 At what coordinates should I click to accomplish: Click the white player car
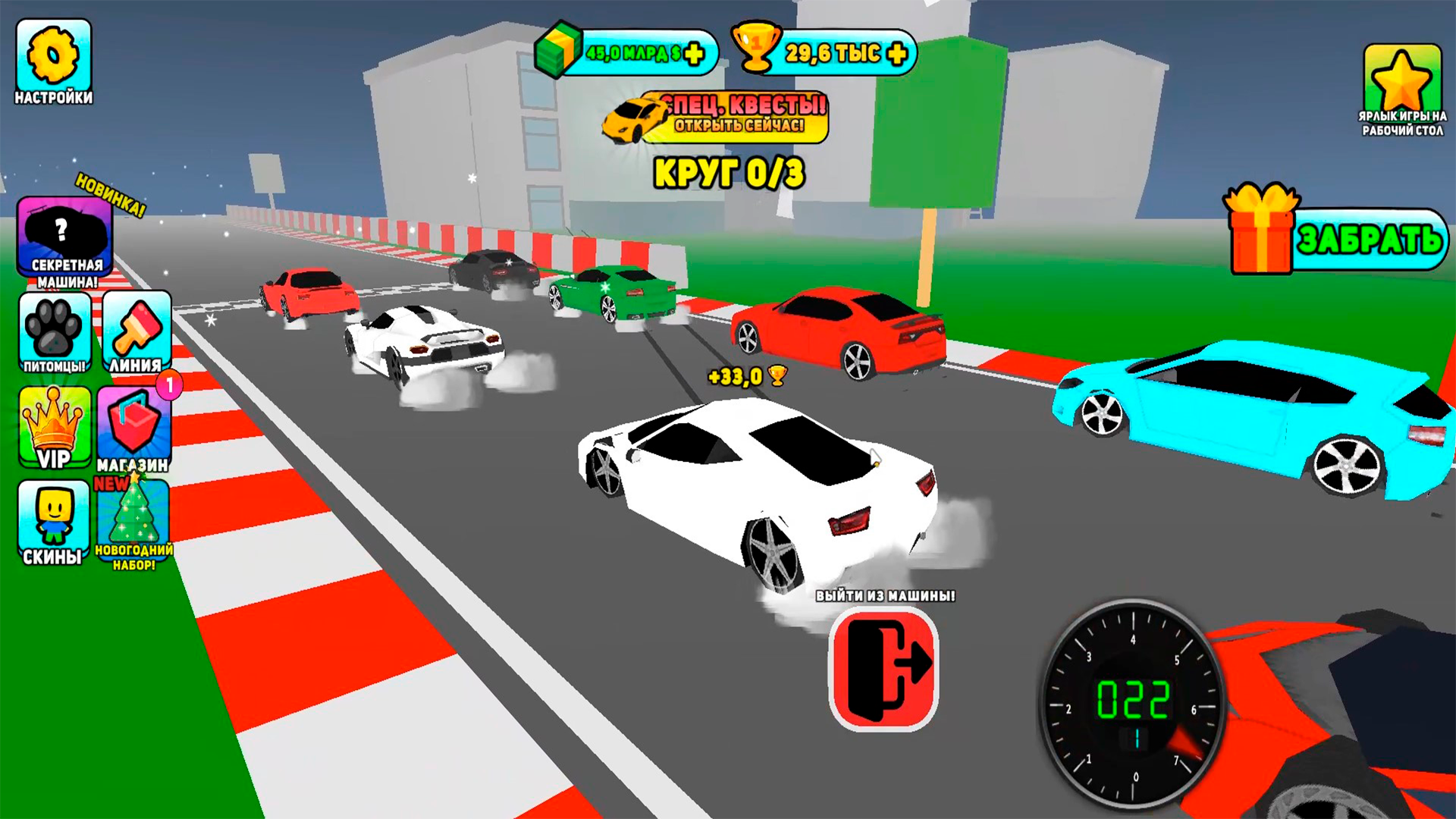[758, 470]
